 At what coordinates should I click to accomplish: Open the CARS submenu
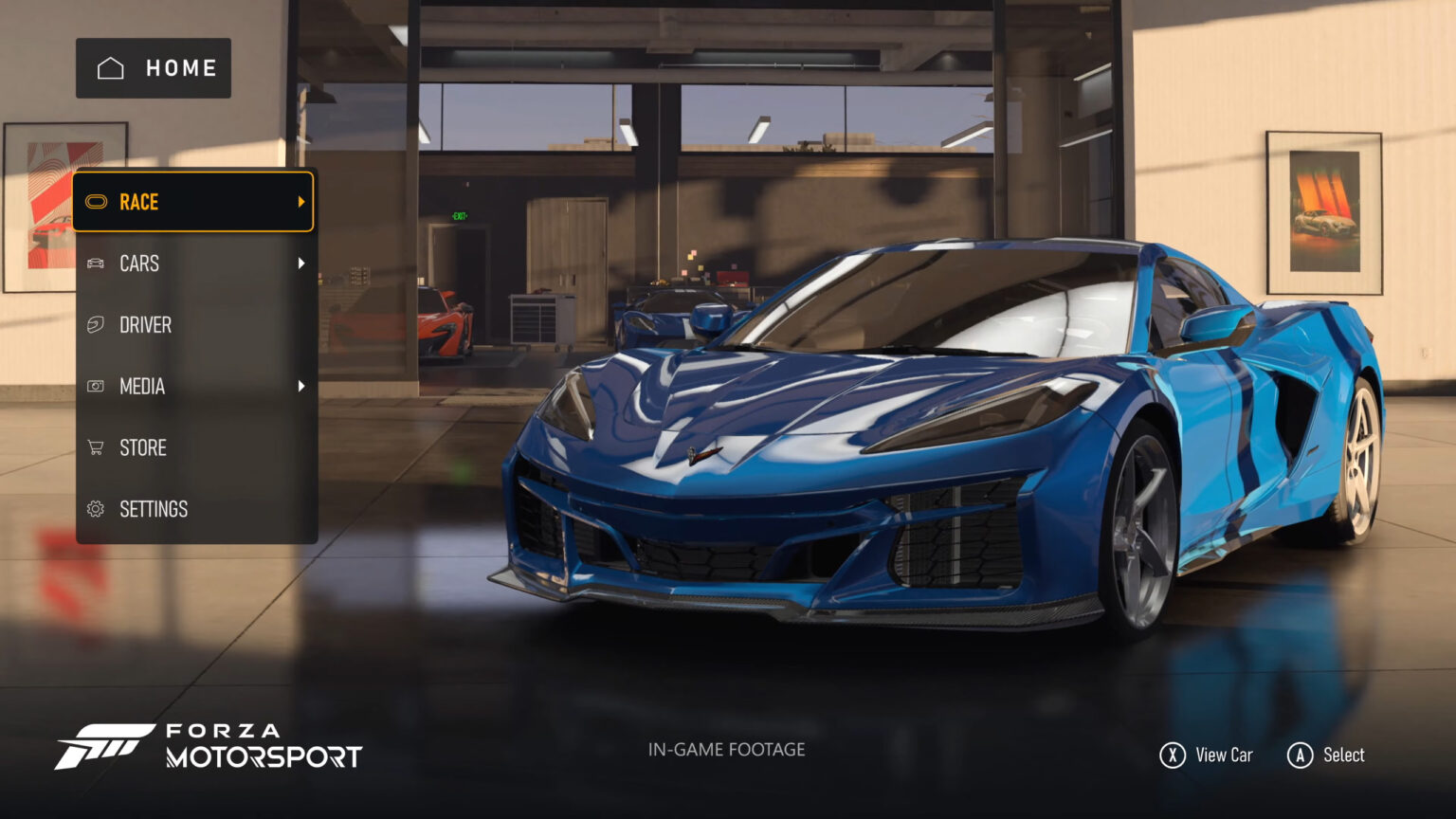tap(193, 264)
